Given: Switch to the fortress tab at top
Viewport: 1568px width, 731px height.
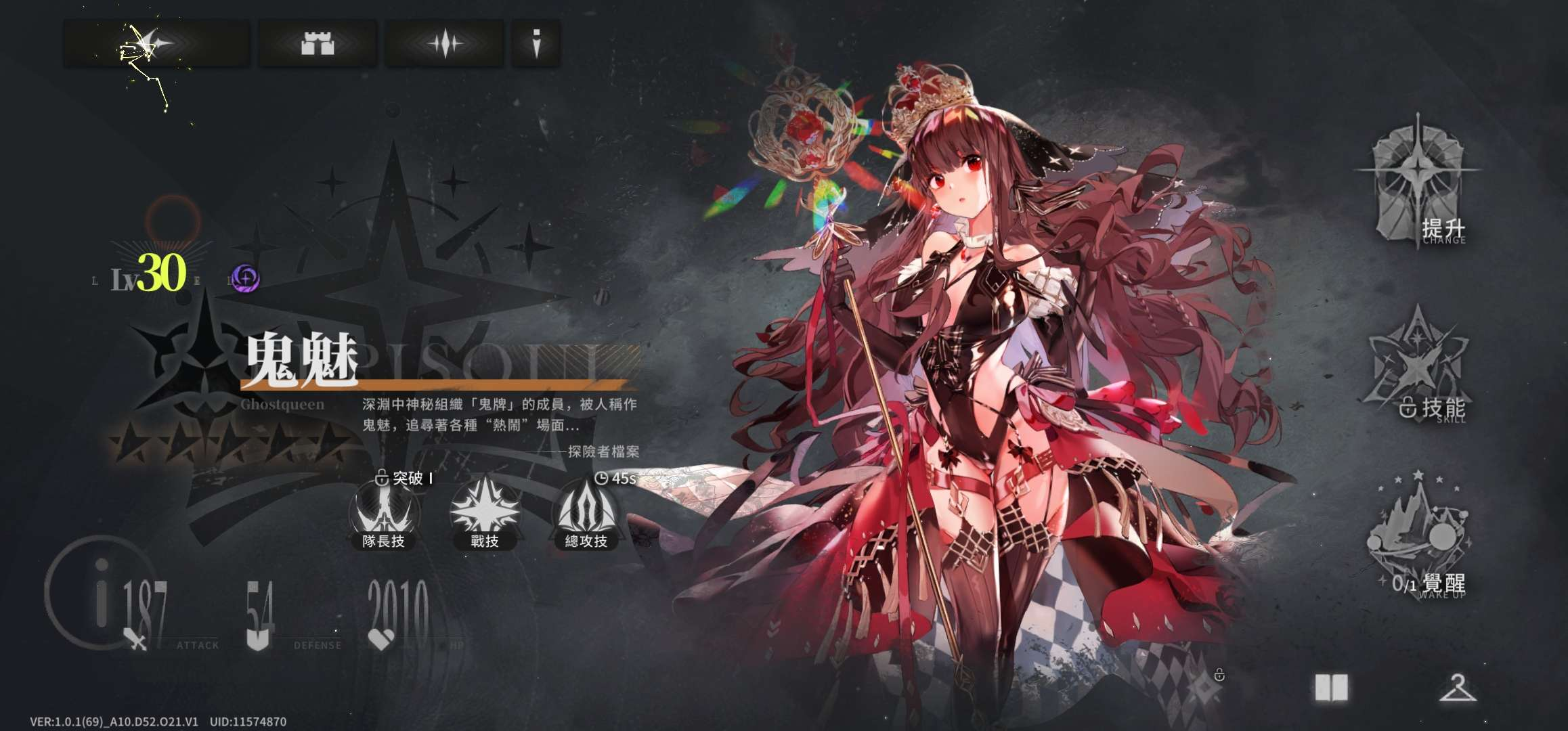Looking at the screenshot, I should [317, 42].
